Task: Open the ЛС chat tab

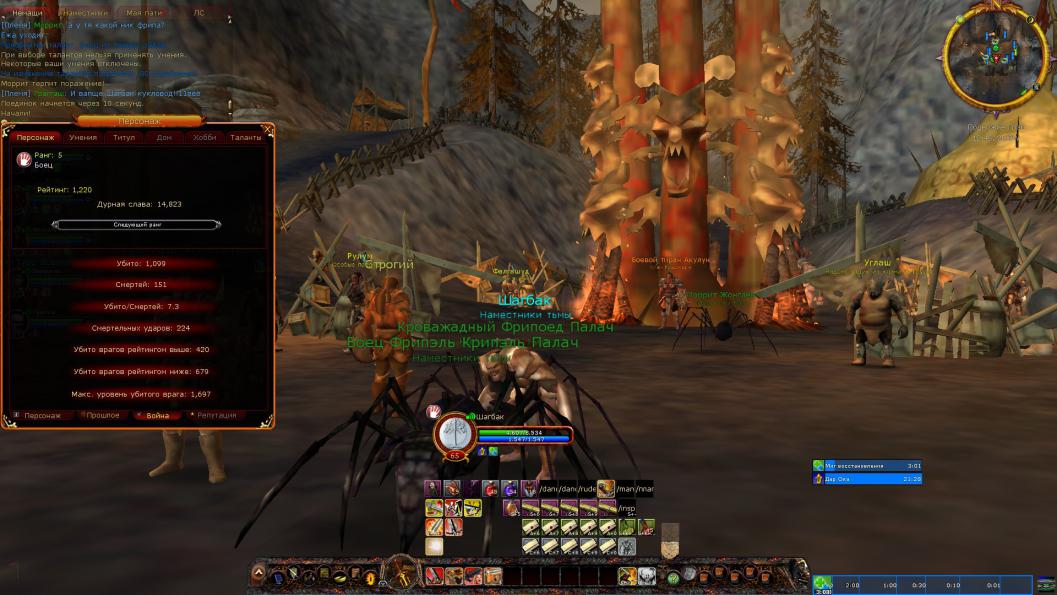Action: (198, 13)
